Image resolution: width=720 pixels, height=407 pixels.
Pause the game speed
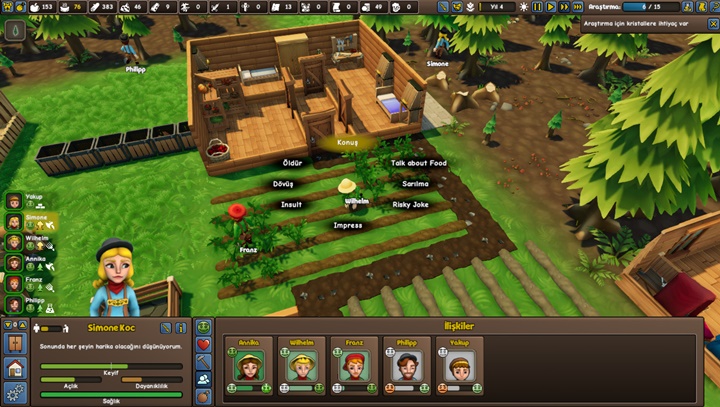point(537,7)
